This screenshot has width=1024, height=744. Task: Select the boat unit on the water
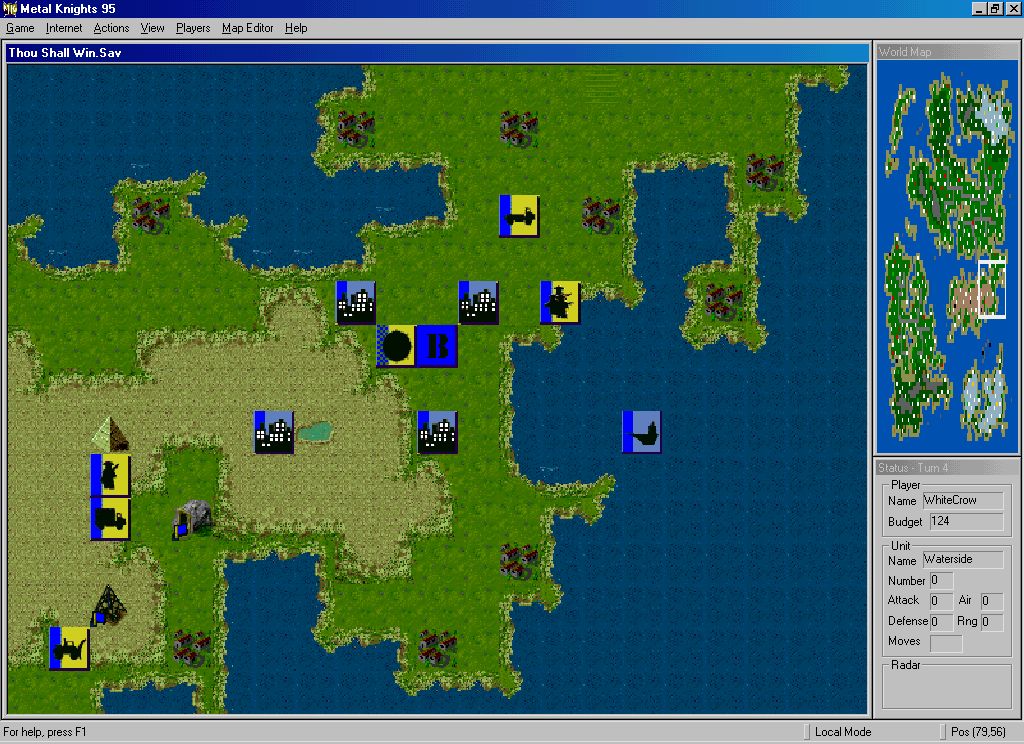641,431
